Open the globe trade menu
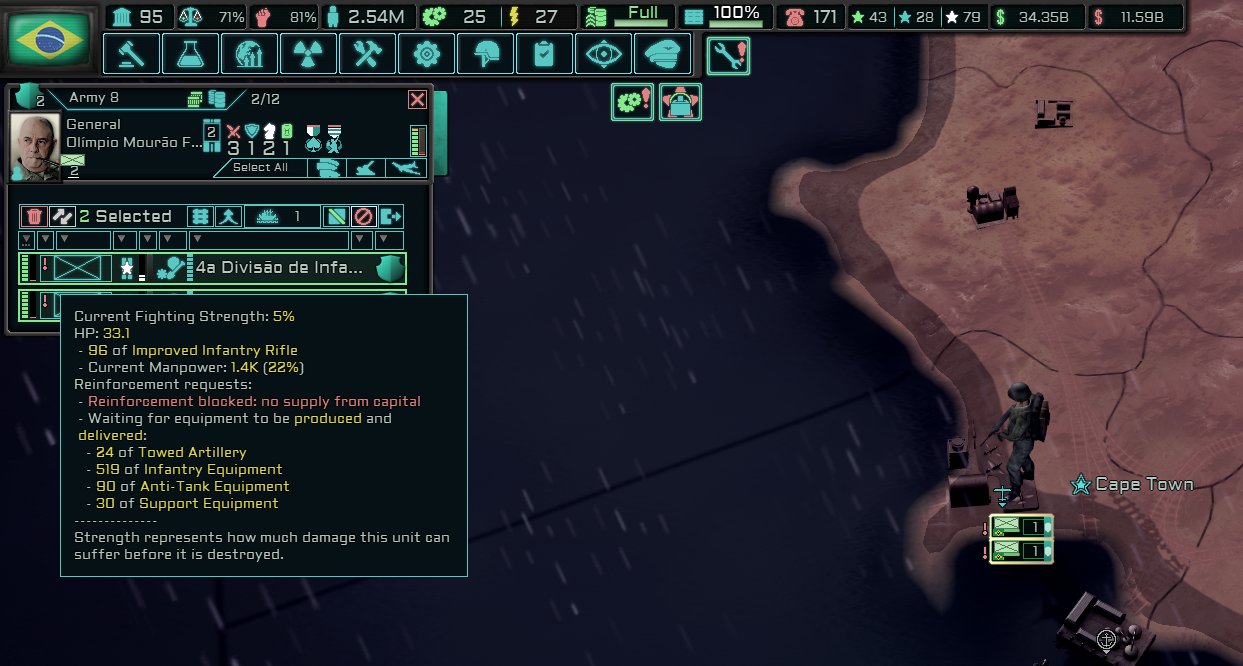The width and height of the screenshot is (1243, 666). (249, 54)
